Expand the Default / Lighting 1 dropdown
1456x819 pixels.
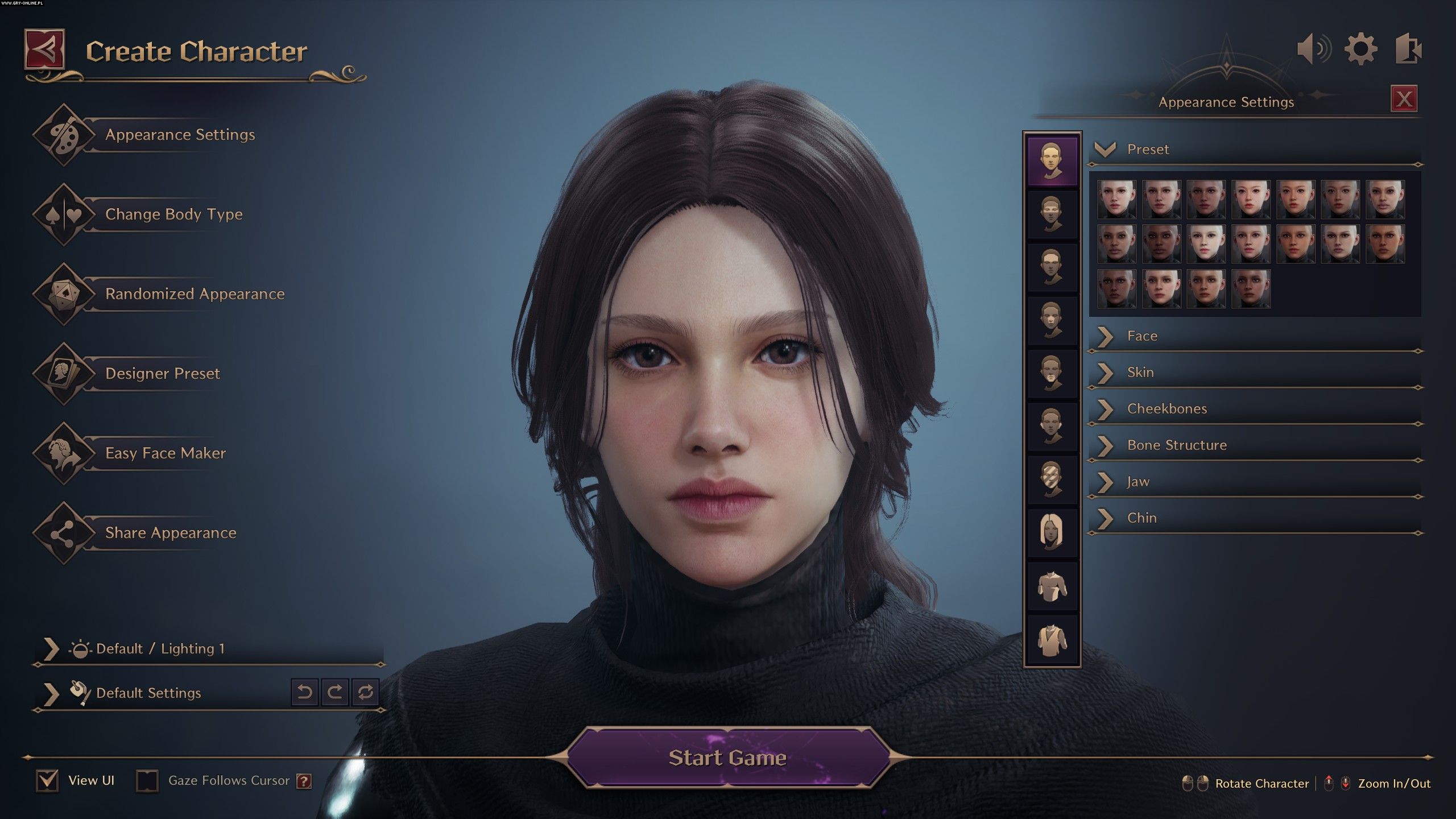[x=51, y=649]
